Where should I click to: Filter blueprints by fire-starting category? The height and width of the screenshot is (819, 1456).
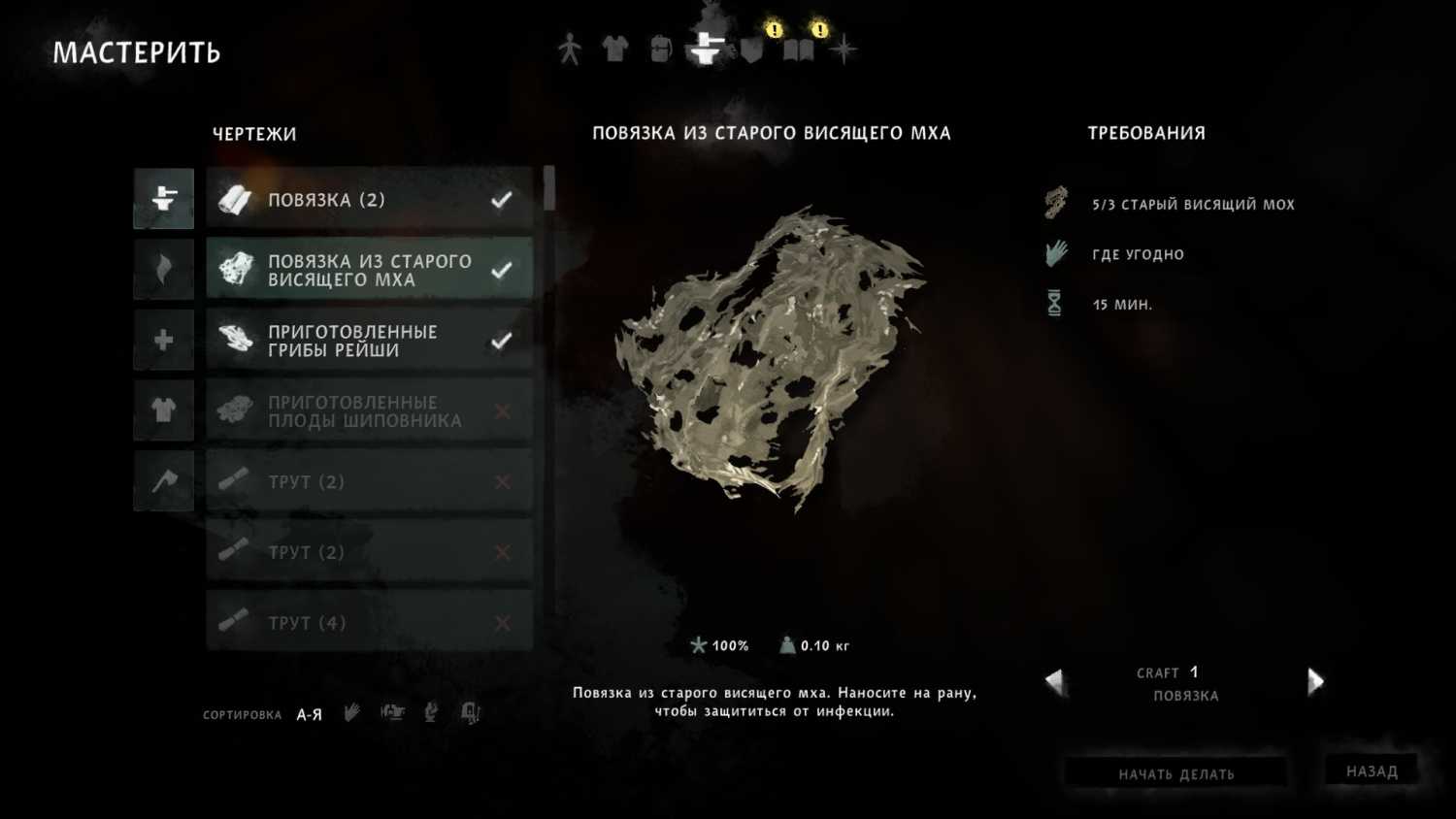[x=164, y=270]
